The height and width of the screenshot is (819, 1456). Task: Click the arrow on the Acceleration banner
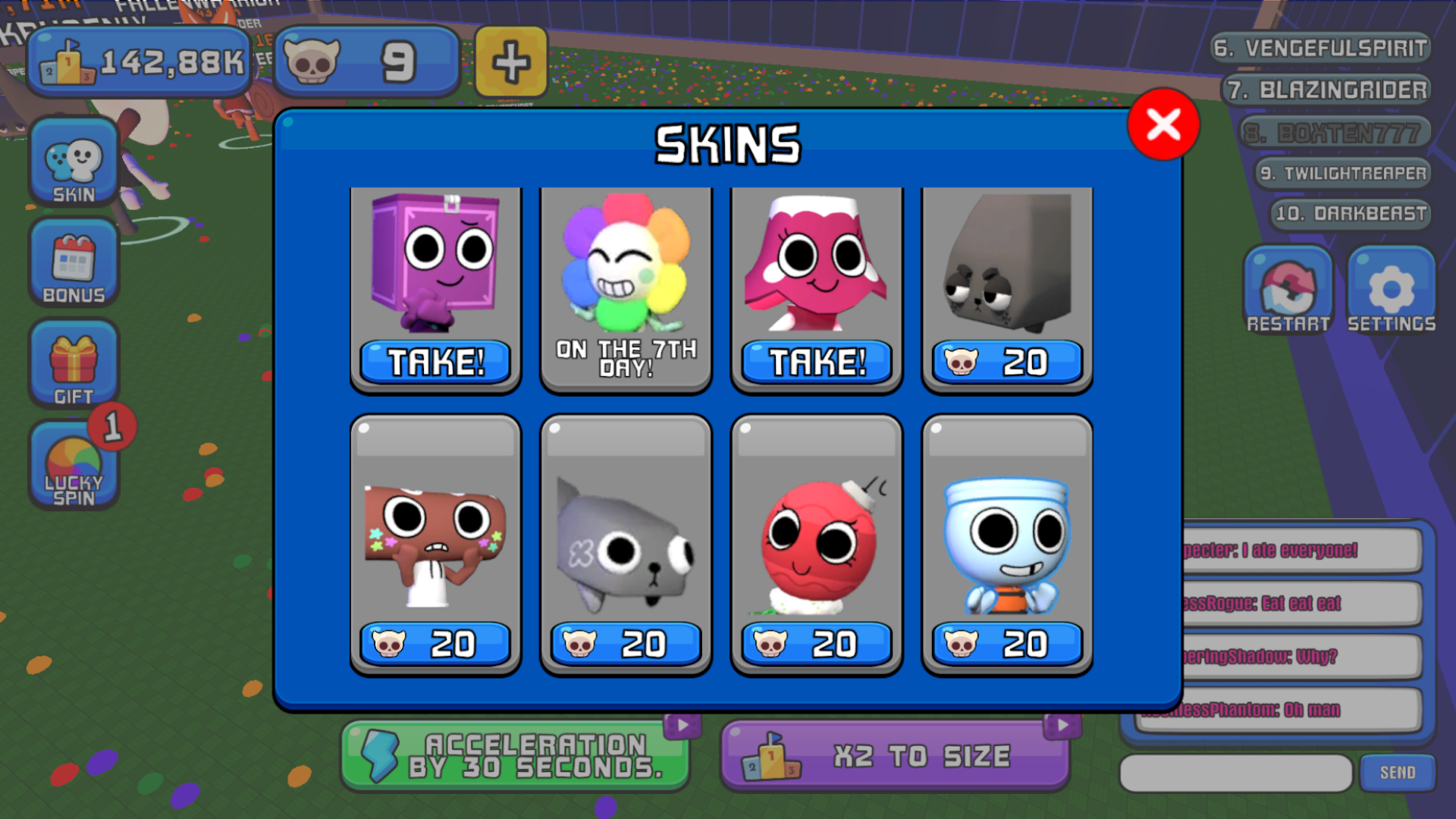pos(683,724)
